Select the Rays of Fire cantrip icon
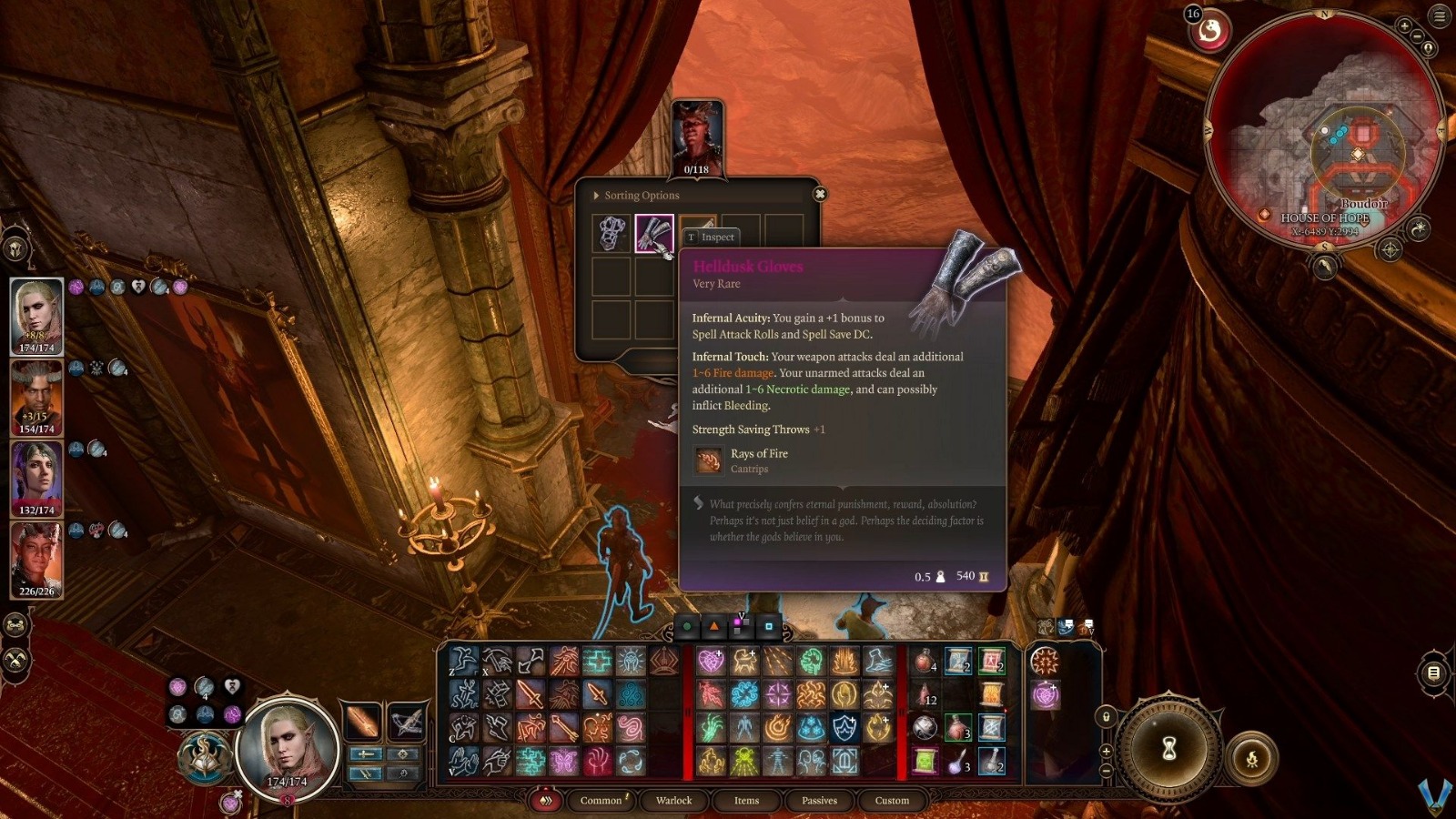This screenshot has width=1456, height=819. tap(707, 460)
